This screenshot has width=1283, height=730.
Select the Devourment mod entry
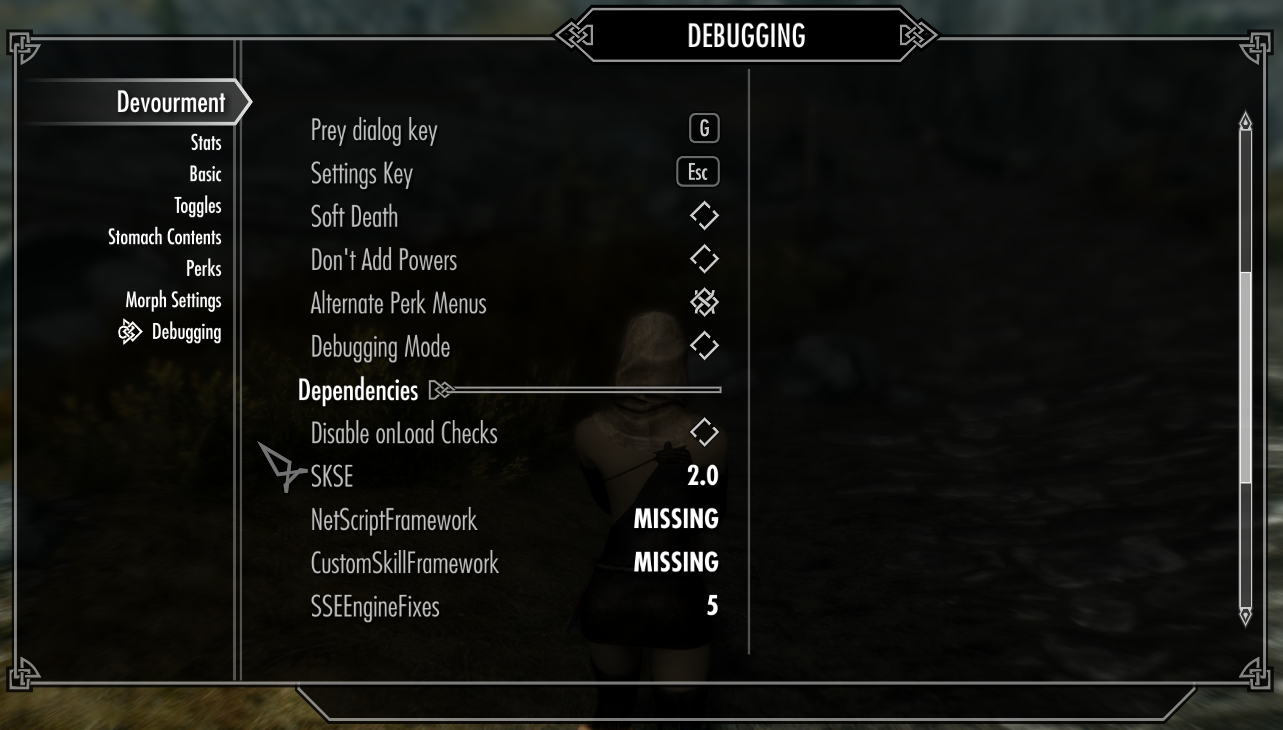tap(170, 102)
